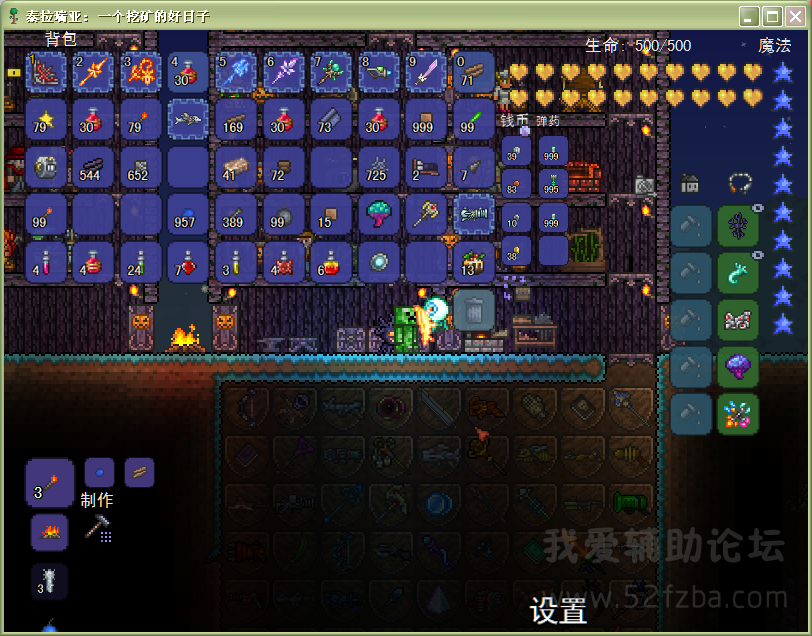Image resolution: width=812 pixels, height=636 pixels.
Task: Choose the campfire crafting recipe
Action: point(49,532)
